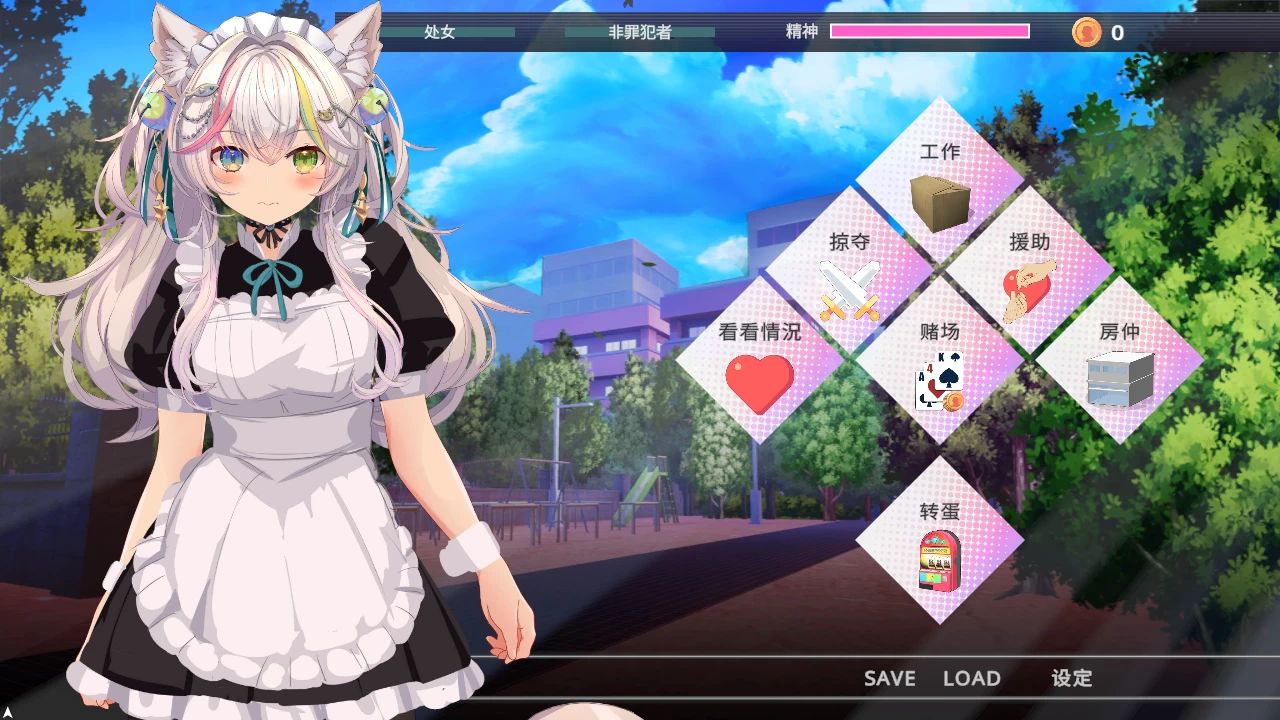This screenshot has height=720, width=1280.
Task: Click the LOAD button
Action: 972,678
